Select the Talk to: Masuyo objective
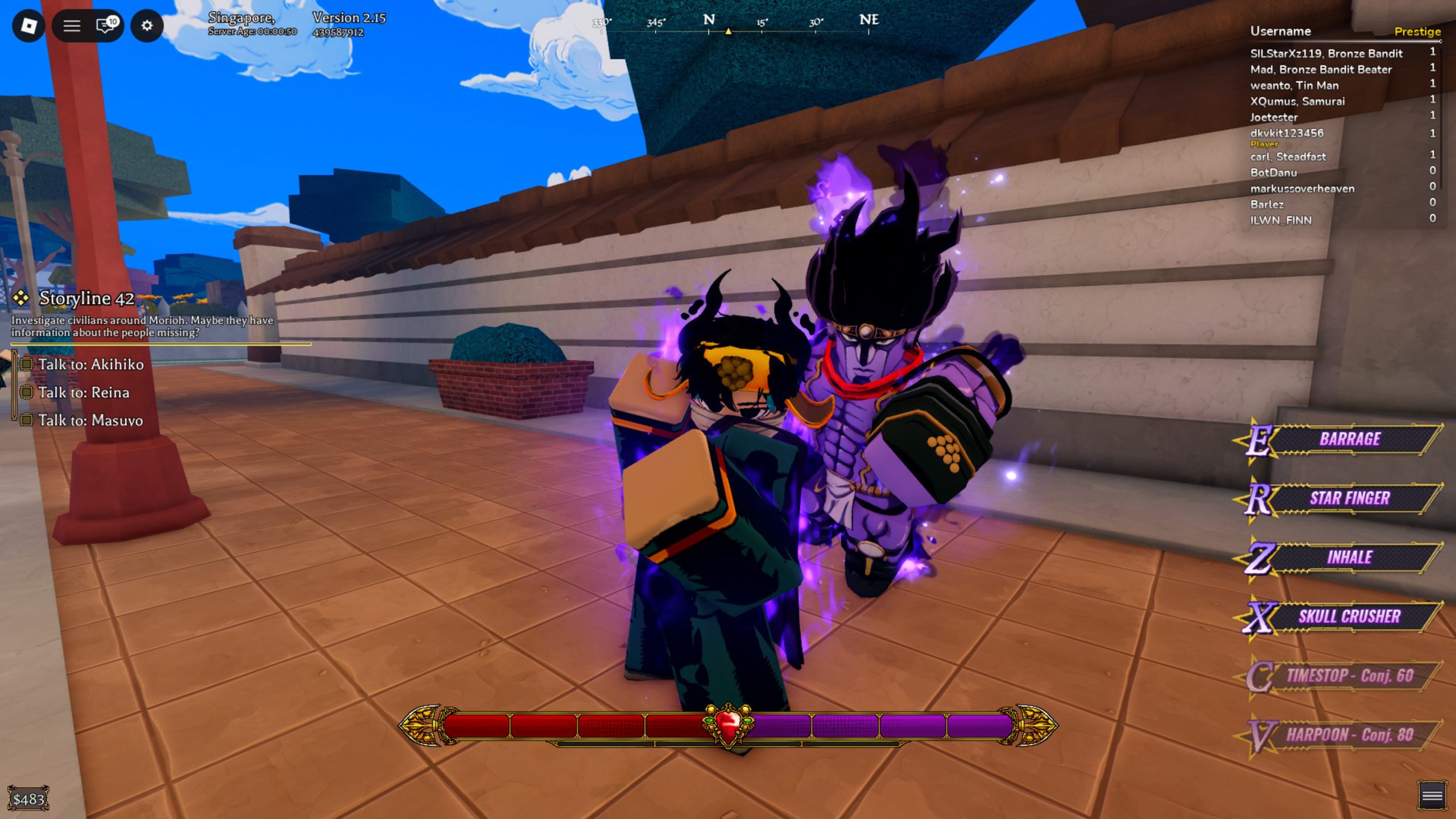Screen dimensions: 1456x819 pyautogui.click(x=90, y=420)
